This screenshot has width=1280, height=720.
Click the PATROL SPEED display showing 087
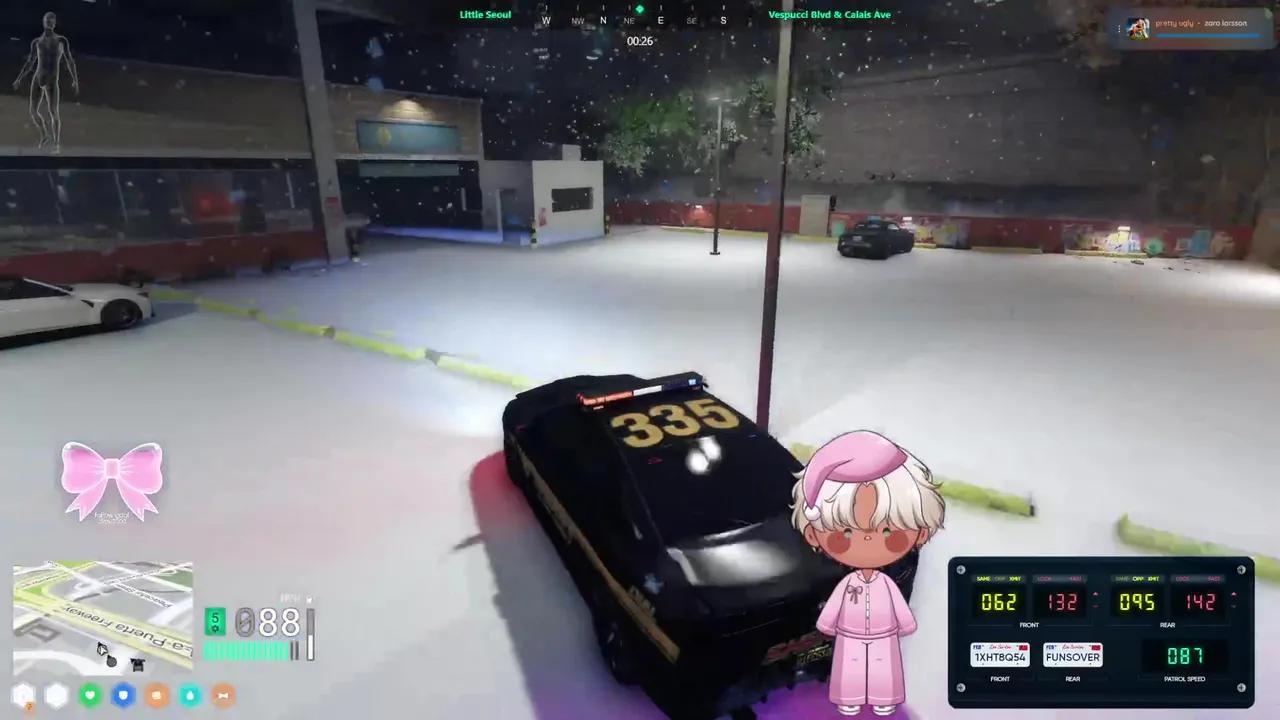1183,655
